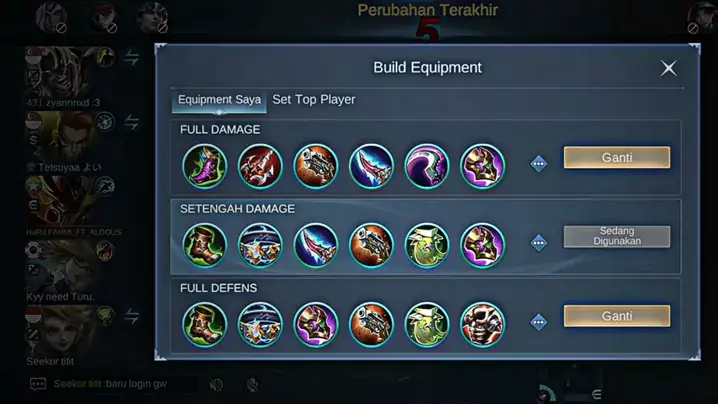Toggle the microphone icon beside the chat
Viewport: 718px width, 404px height.
point(252,384)
